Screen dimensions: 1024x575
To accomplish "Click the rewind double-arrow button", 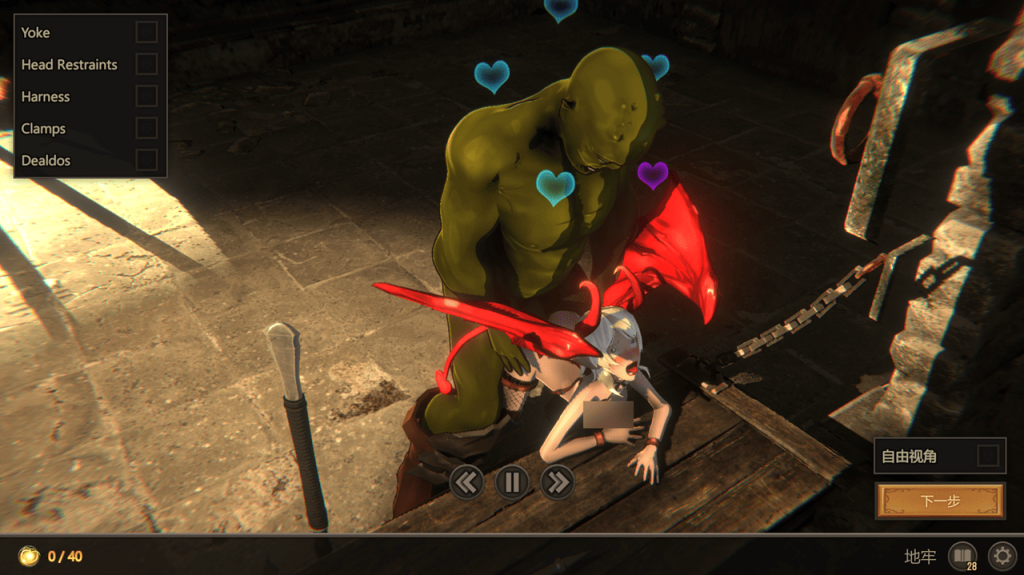I will pos(466,482).
